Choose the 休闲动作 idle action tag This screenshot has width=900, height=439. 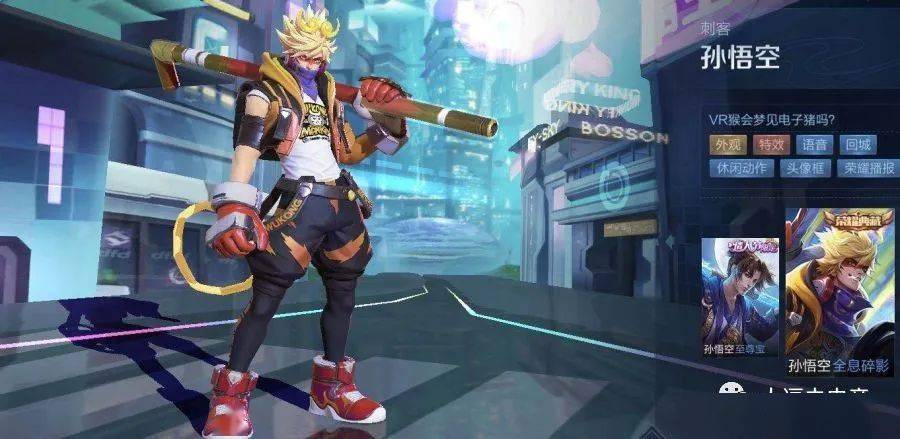point(741,168)
